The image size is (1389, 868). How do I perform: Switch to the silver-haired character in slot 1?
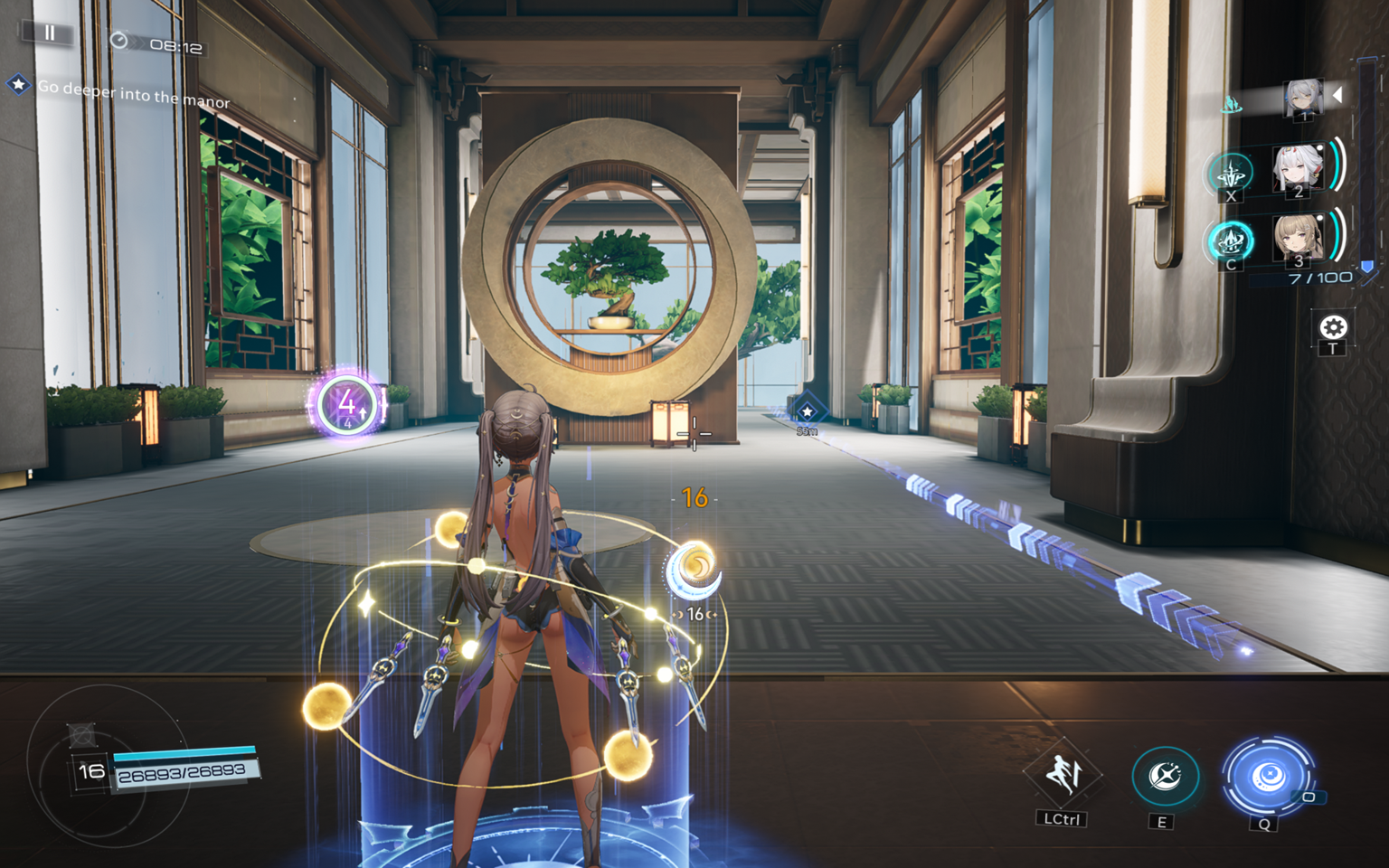[1304, 97]
